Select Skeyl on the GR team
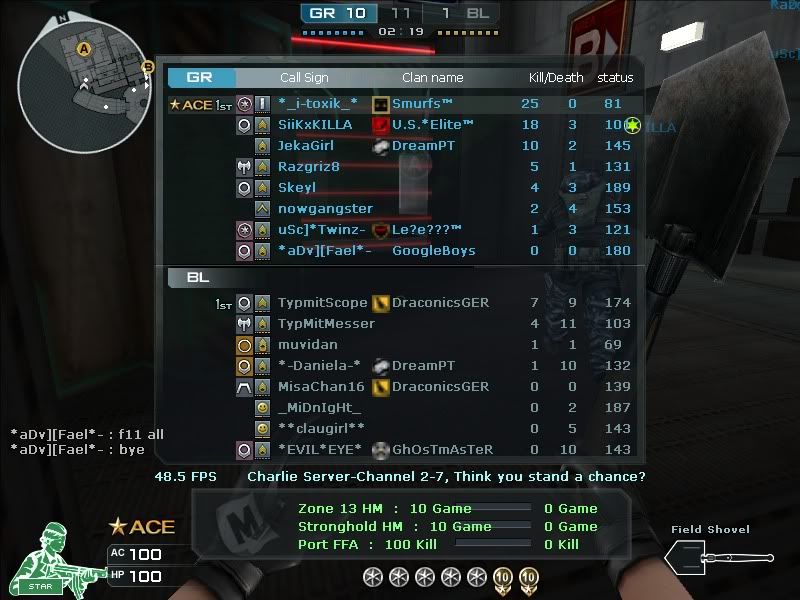 pyautogui.click(x=297, y=188)
